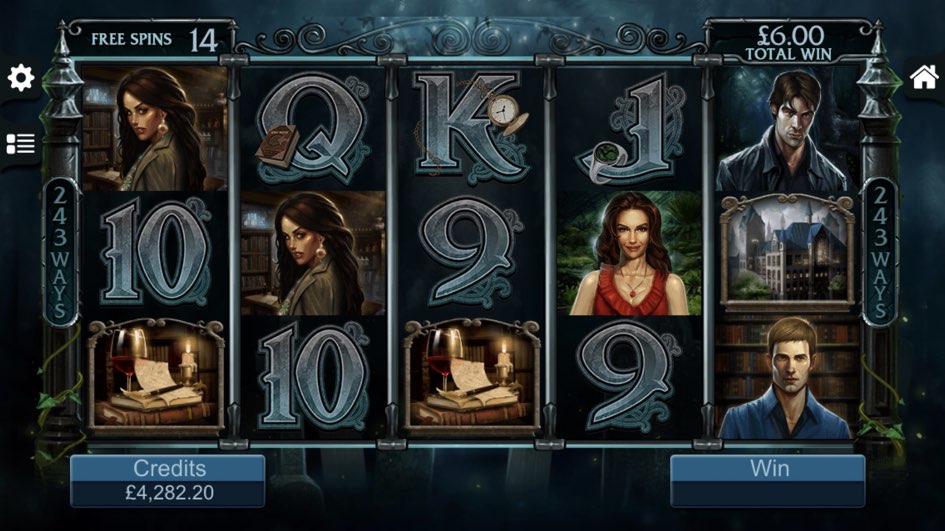The height and width of the screenshot is (531, 945).
Task: Open the settings gear icon
Action: click(x=21, y=79)
